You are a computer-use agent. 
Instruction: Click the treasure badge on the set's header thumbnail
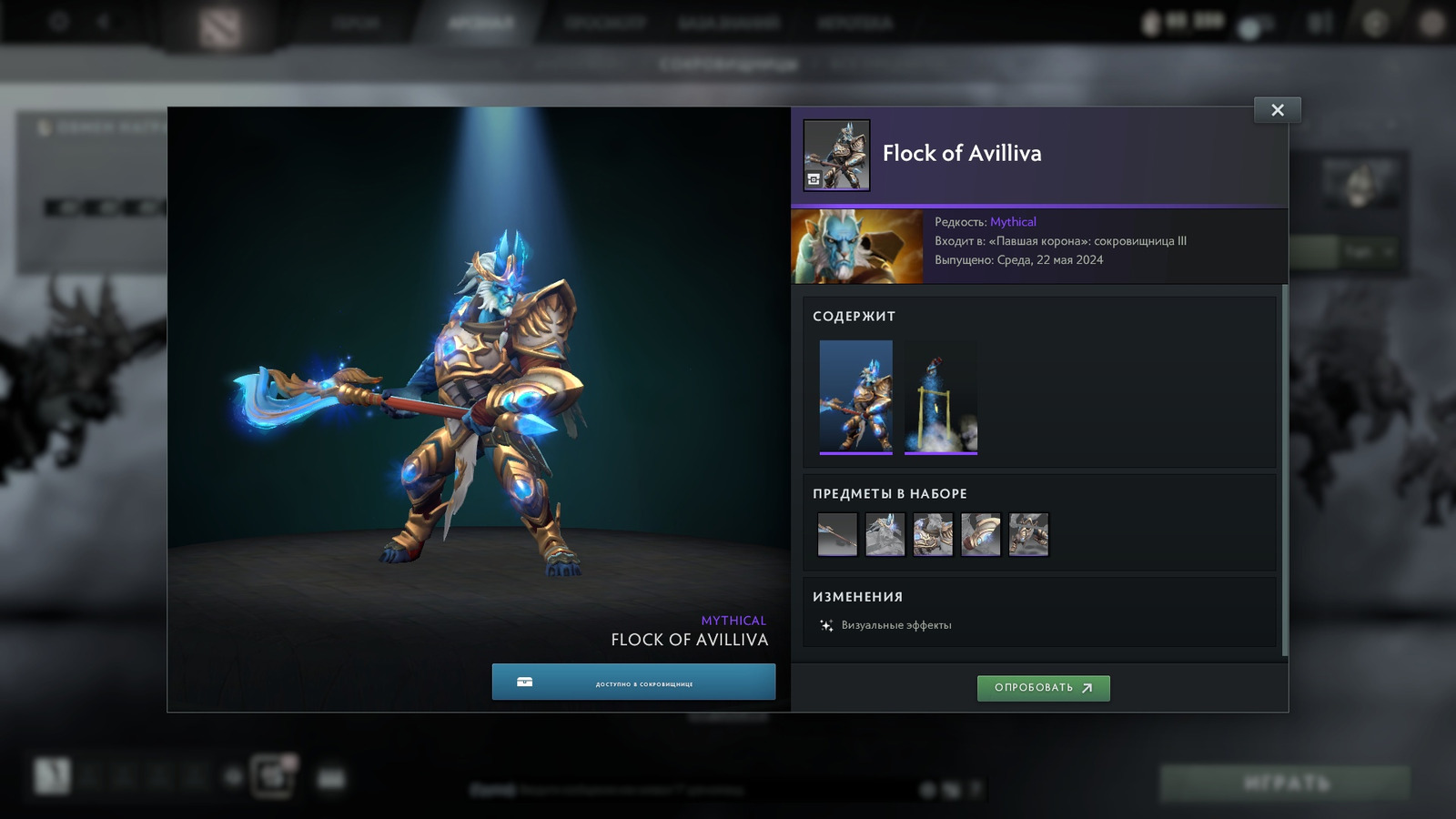[815, 179]
